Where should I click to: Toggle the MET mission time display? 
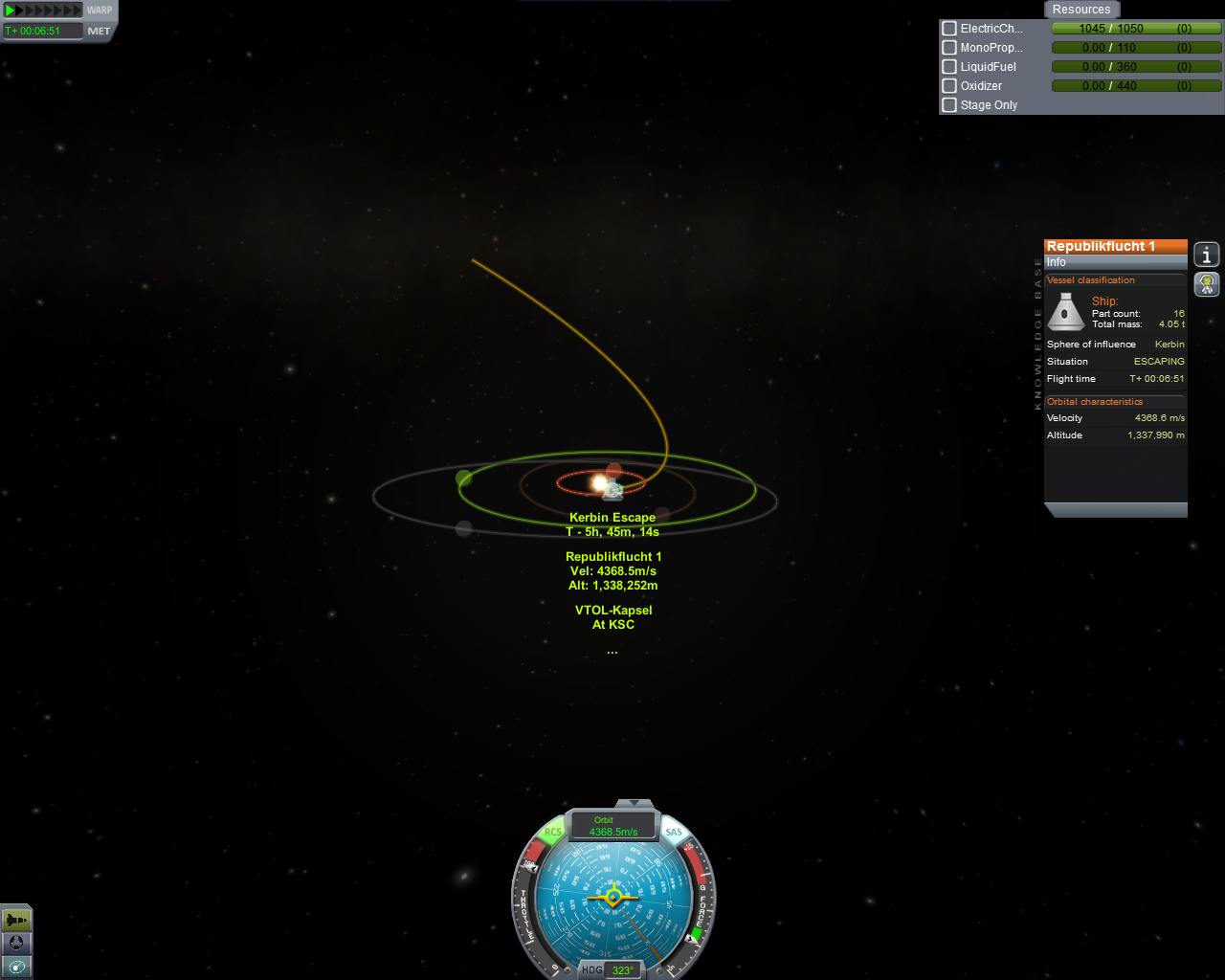click(99, 31)
